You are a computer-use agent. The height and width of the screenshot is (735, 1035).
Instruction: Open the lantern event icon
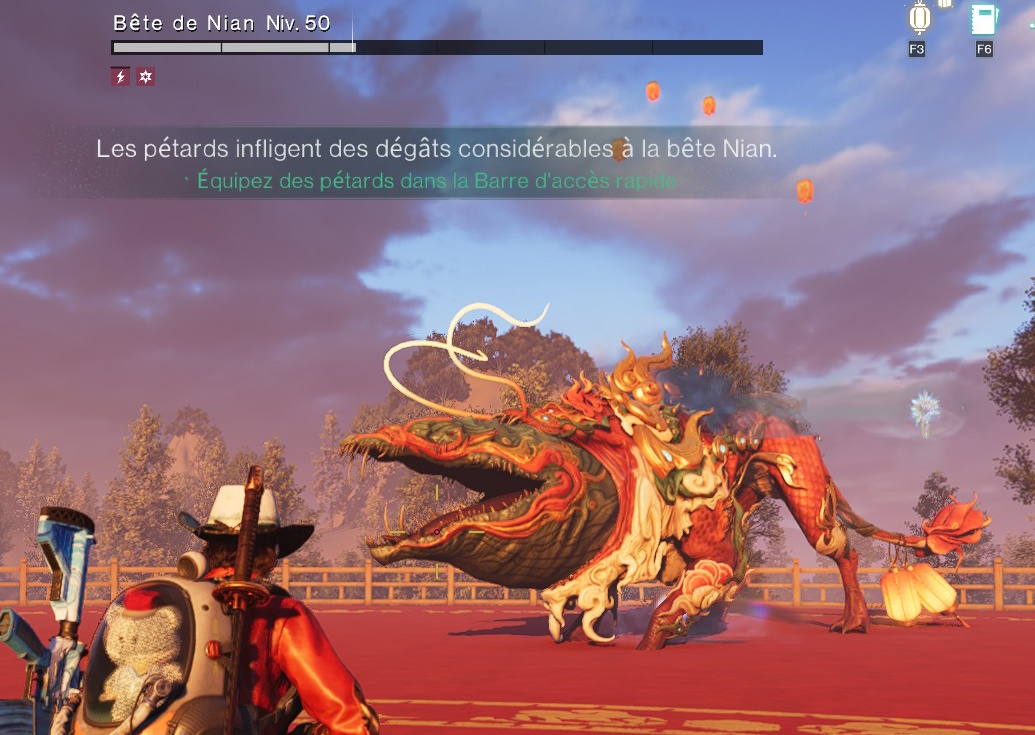918,19
